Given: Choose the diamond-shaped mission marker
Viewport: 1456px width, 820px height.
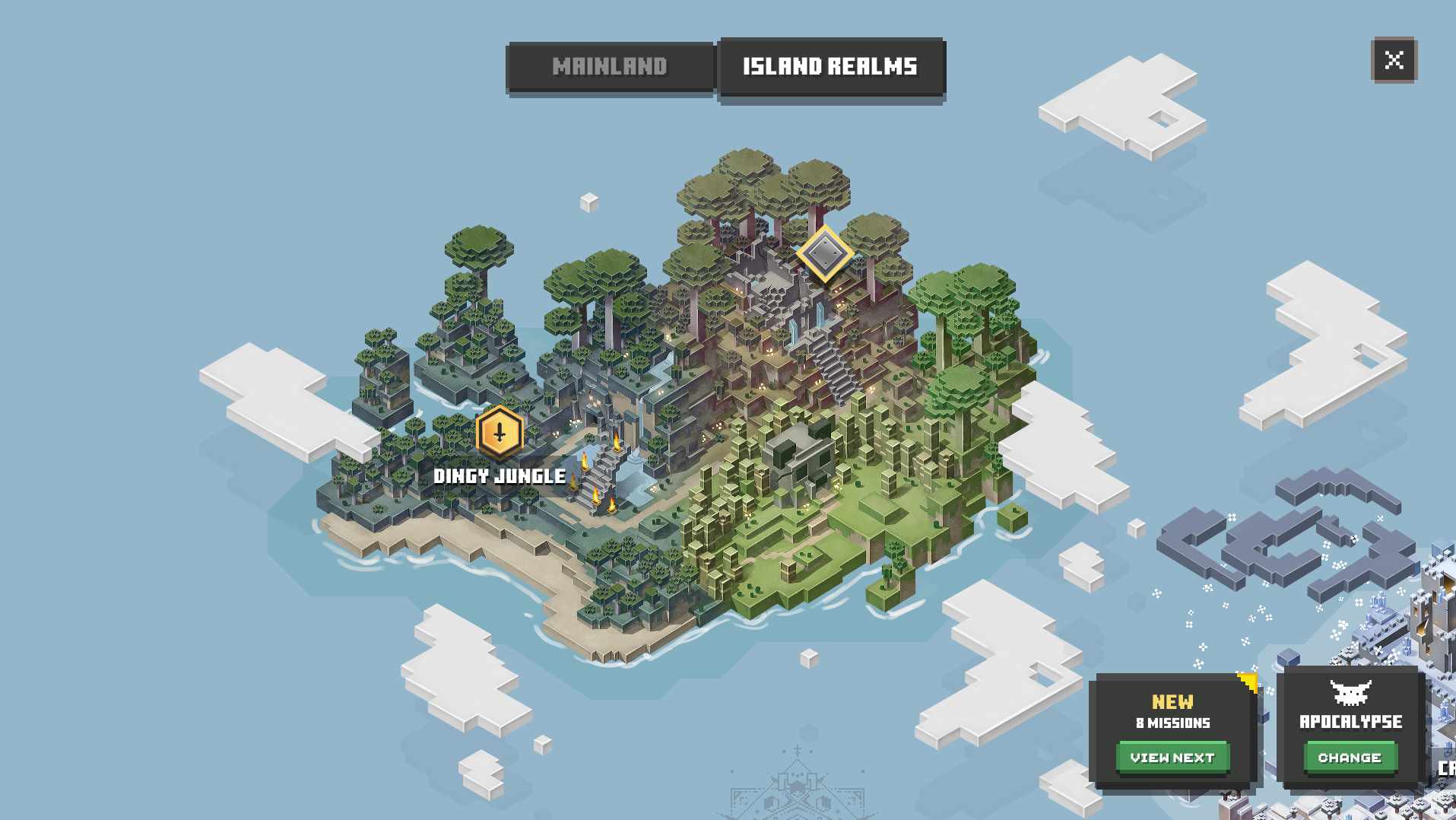Looking at the screenshot, I should pyautogui.click(x=825, y=253).
